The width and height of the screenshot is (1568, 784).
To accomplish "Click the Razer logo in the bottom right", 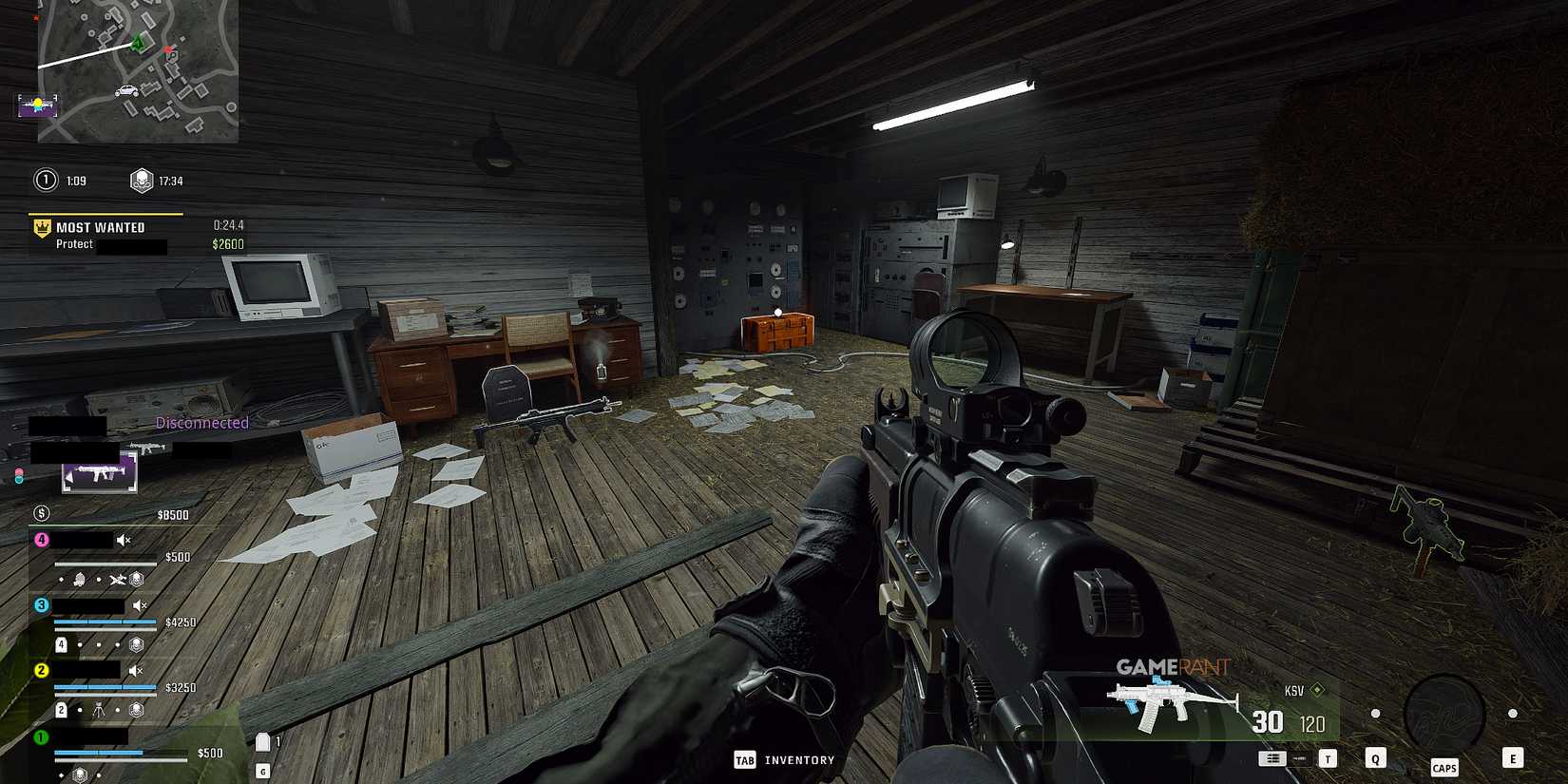I will [x=1445, y=710].
